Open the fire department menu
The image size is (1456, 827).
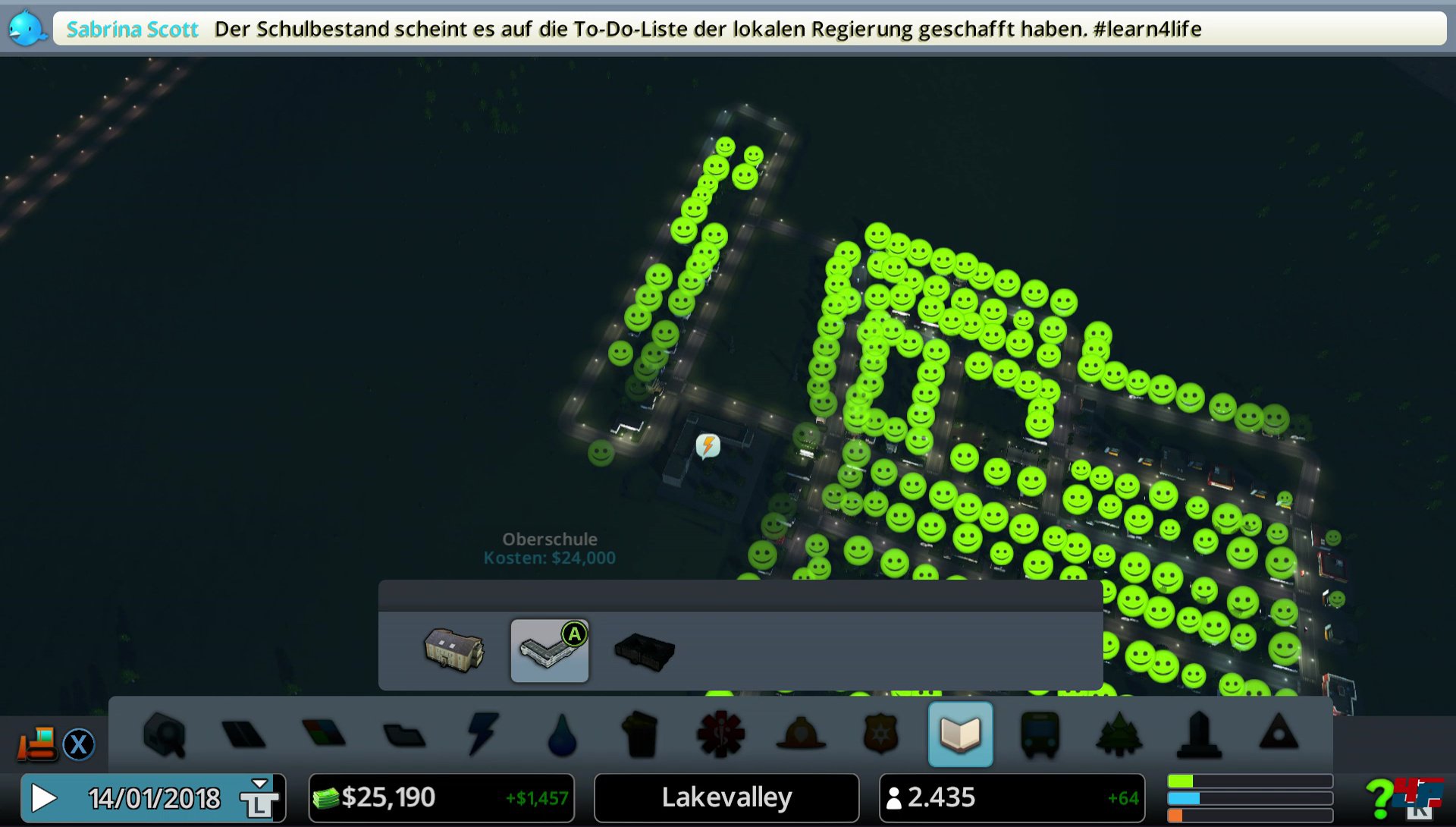pos(802,734)
